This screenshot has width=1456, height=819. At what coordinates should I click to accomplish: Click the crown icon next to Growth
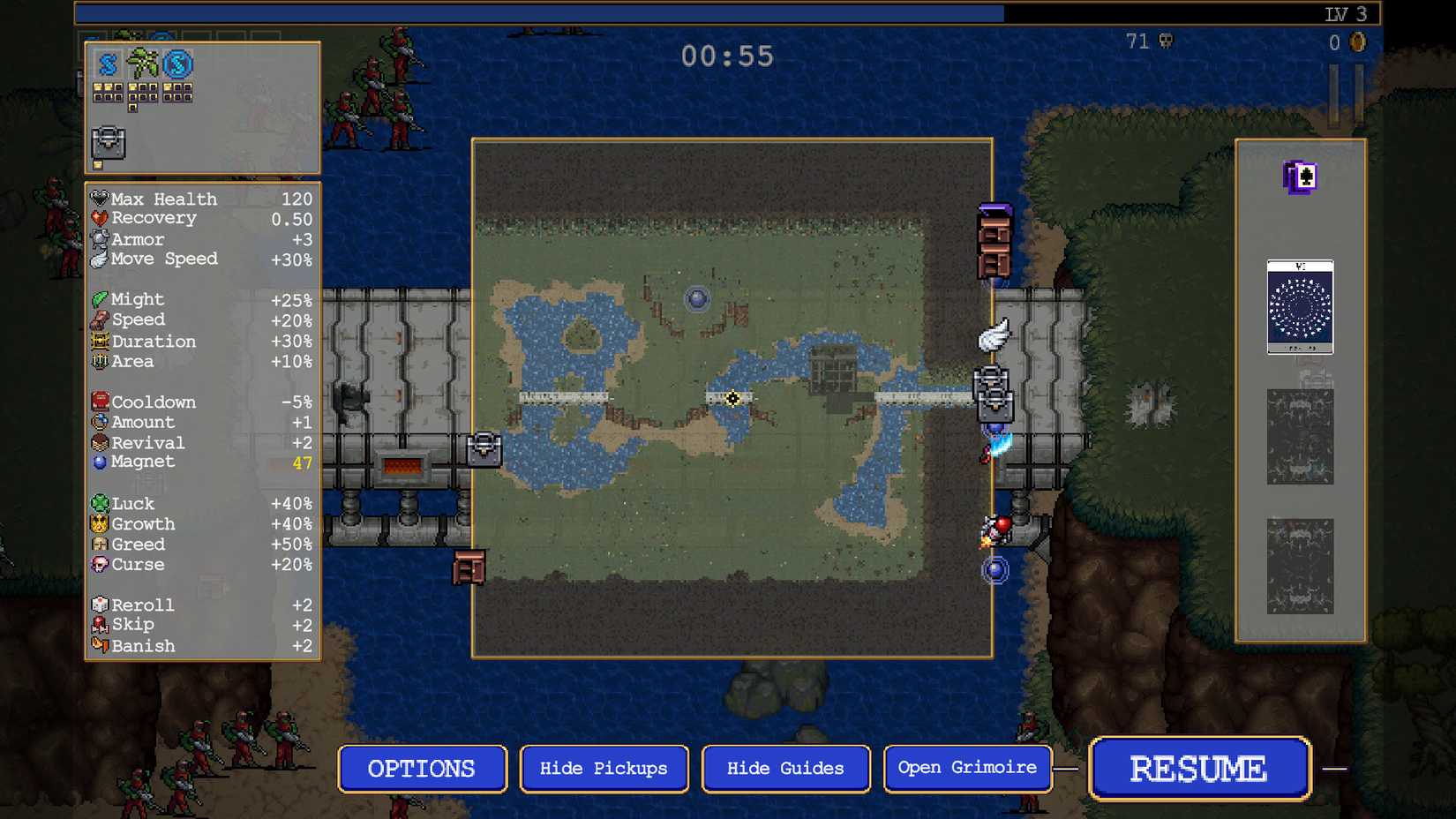100,523
